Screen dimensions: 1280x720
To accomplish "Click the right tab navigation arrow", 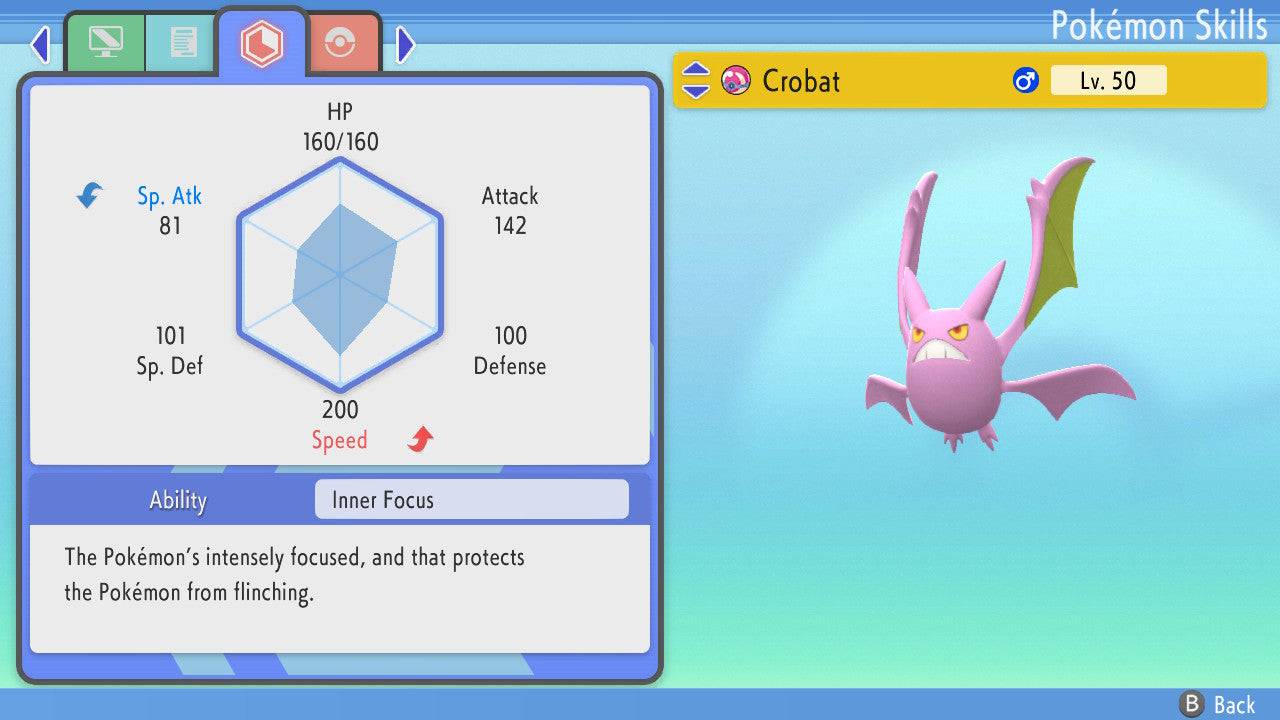I will point(405,43).
